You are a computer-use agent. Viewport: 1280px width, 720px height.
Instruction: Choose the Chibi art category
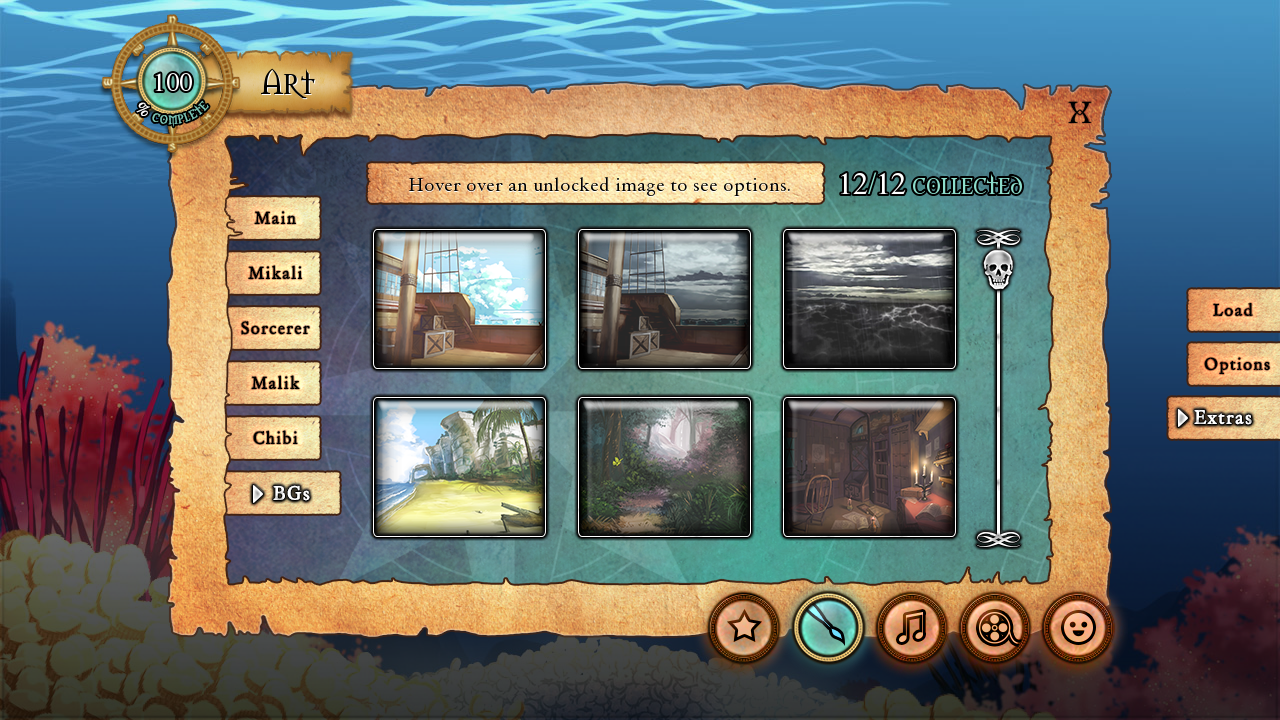pos(274,438)
